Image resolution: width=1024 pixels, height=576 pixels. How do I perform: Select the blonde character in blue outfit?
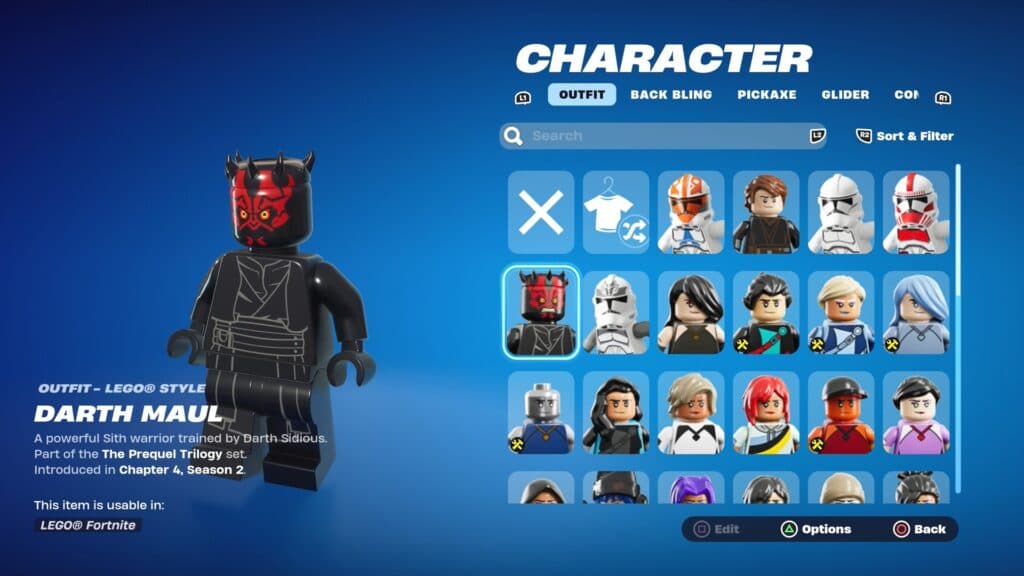[x=841, y=312]
